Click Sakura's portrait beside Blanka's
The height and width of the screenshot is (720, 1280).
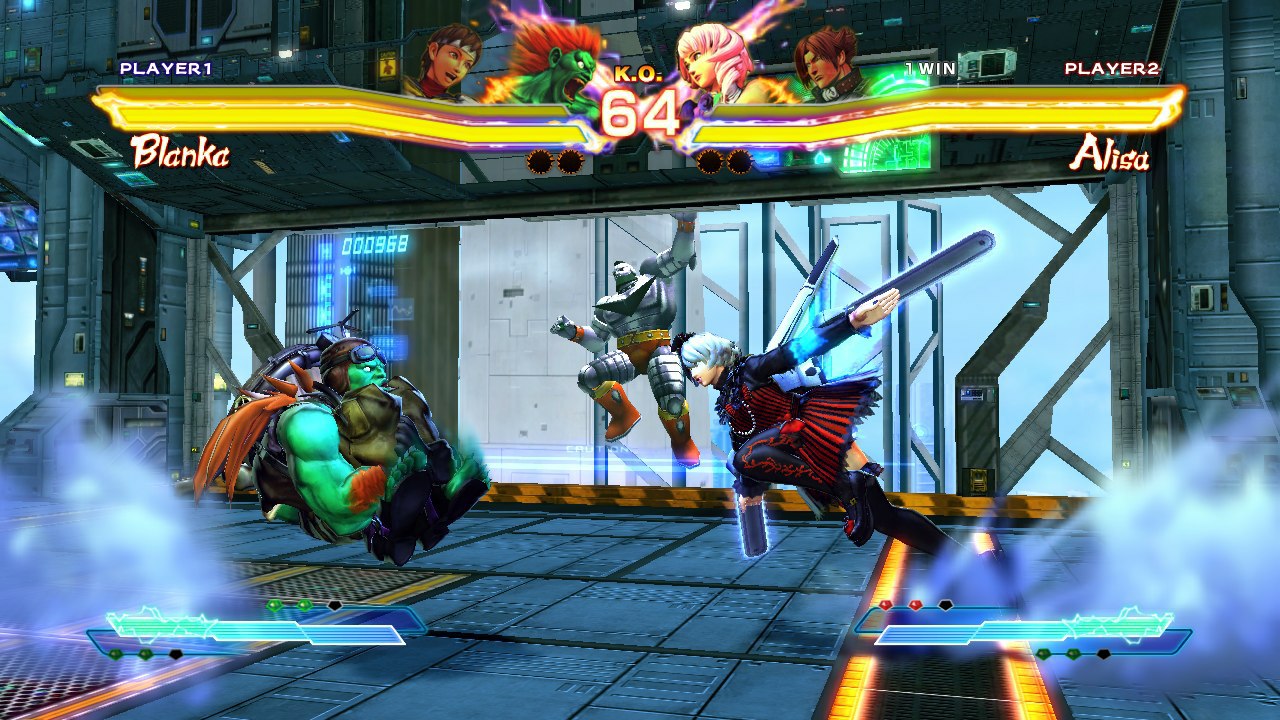point(448,55)
